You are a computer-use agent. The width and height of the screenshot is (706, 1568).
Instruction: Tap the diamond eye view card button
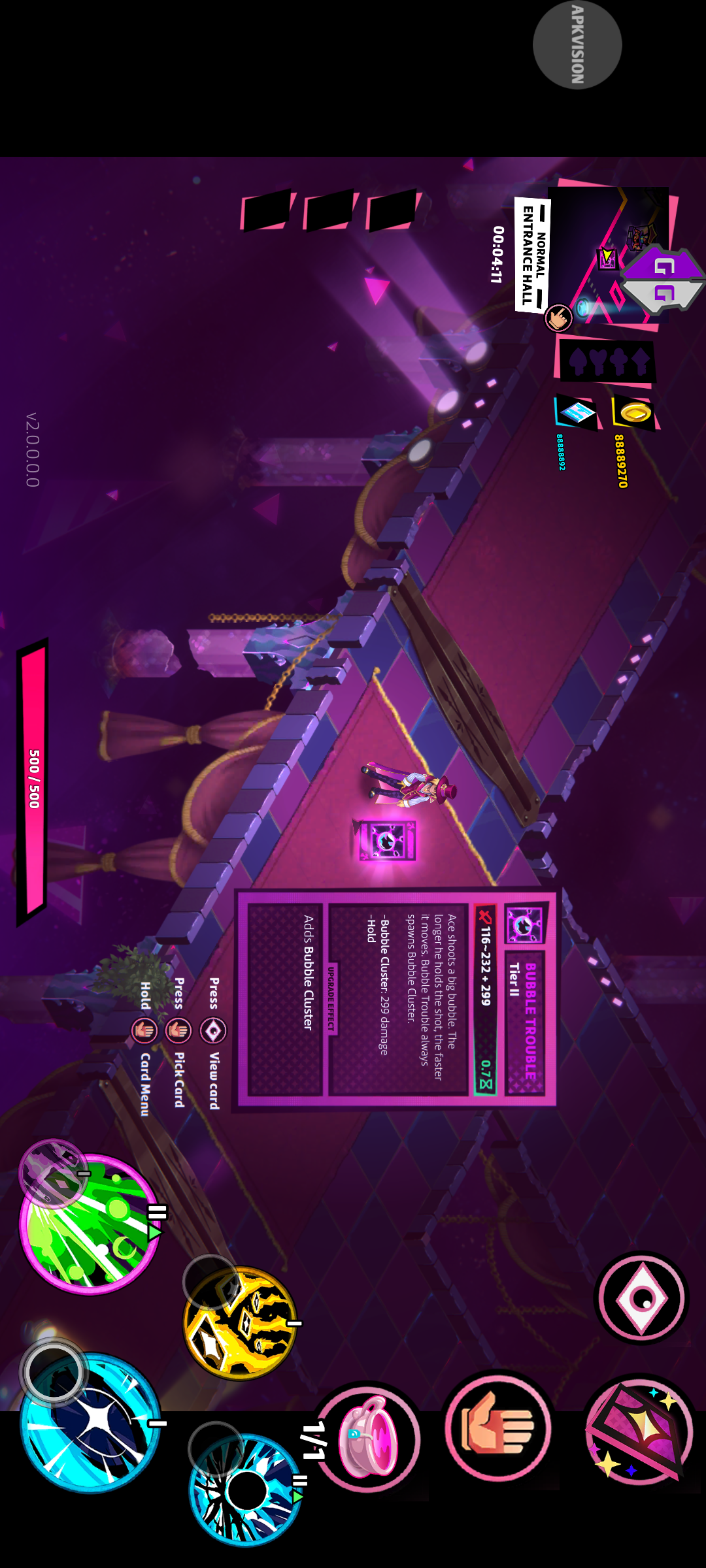(x=641, y=1298)
